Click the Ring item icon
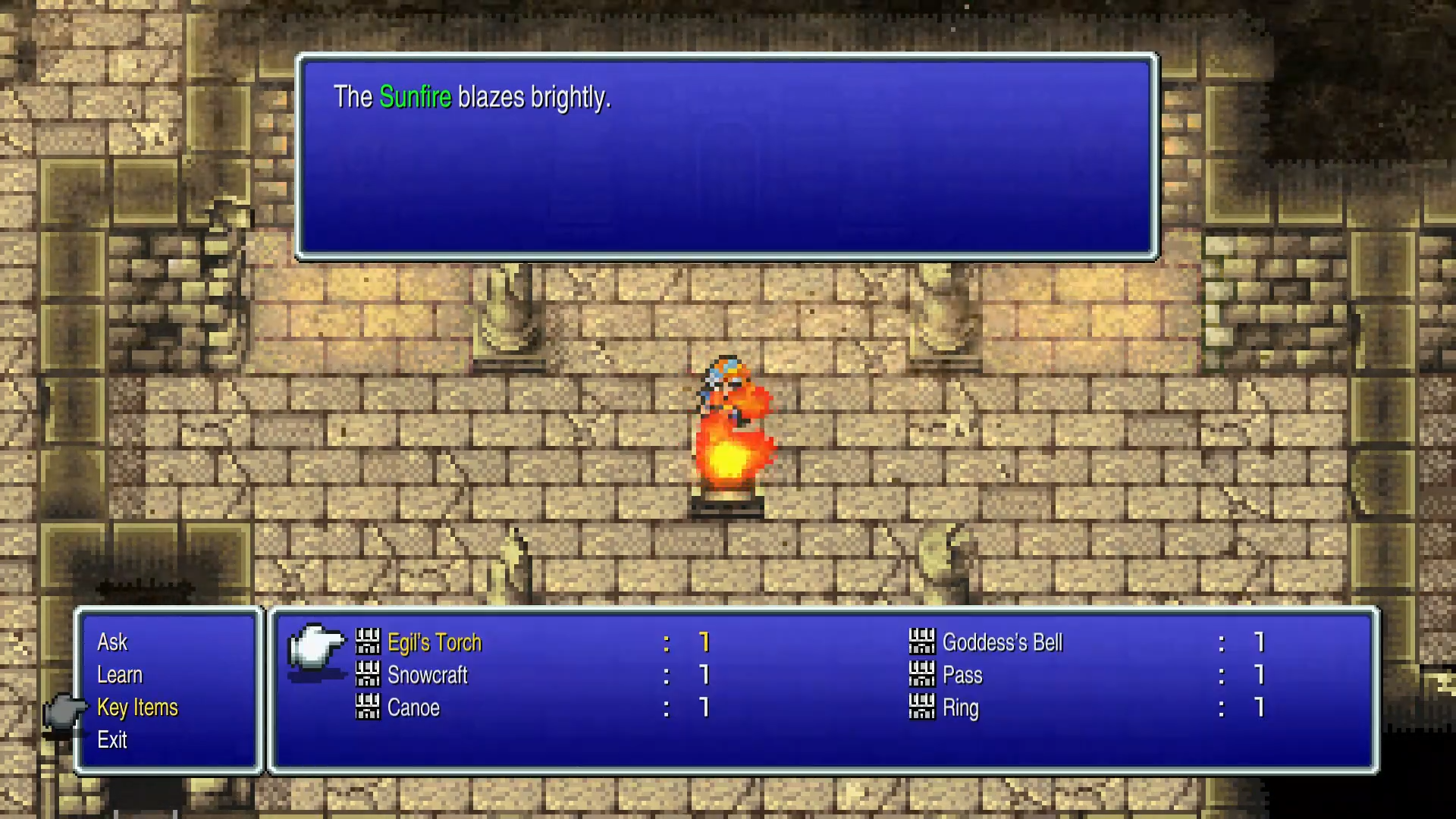 (922, 708)
